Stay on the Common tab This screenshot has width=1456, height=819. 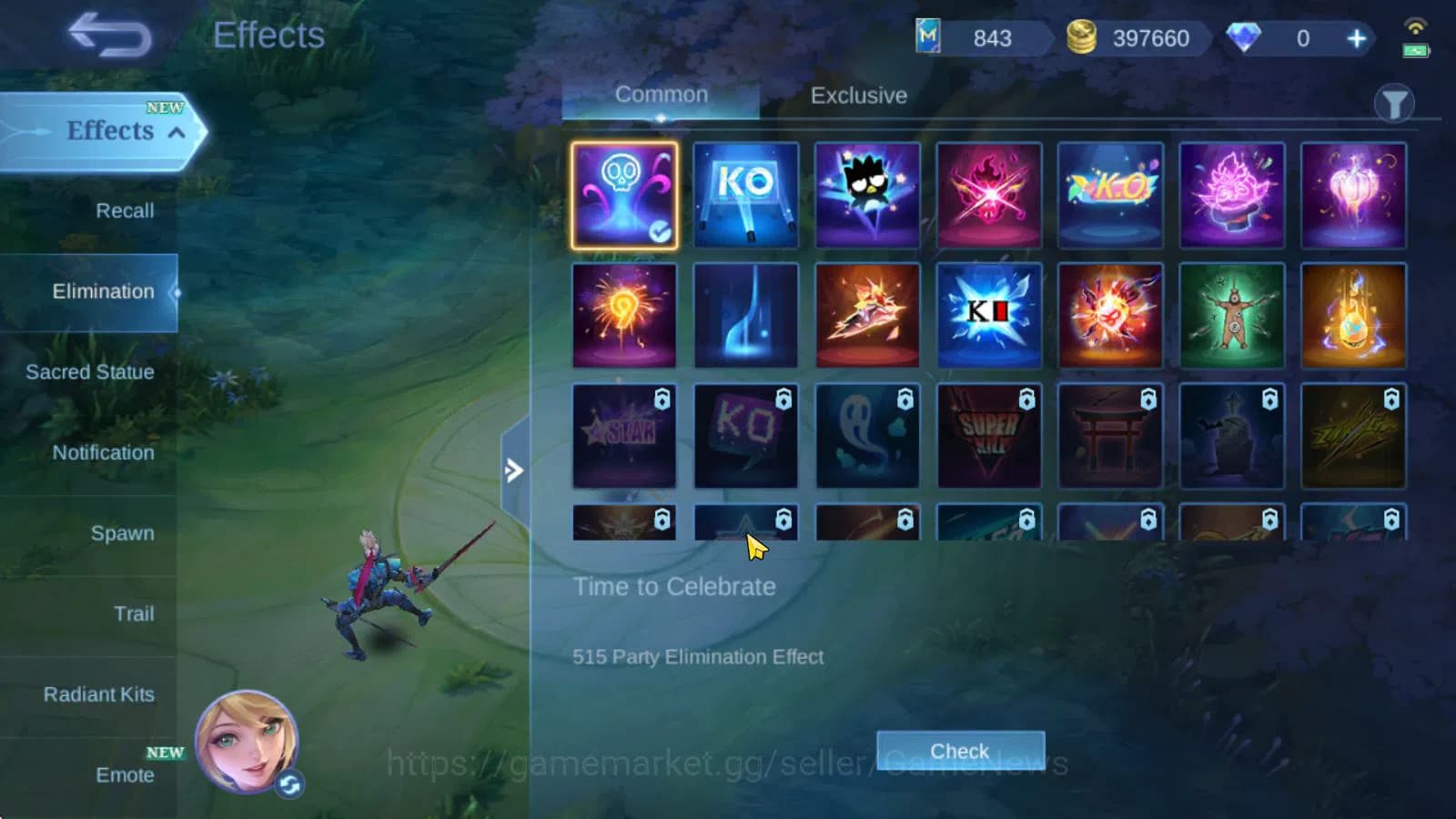[662, 94]
